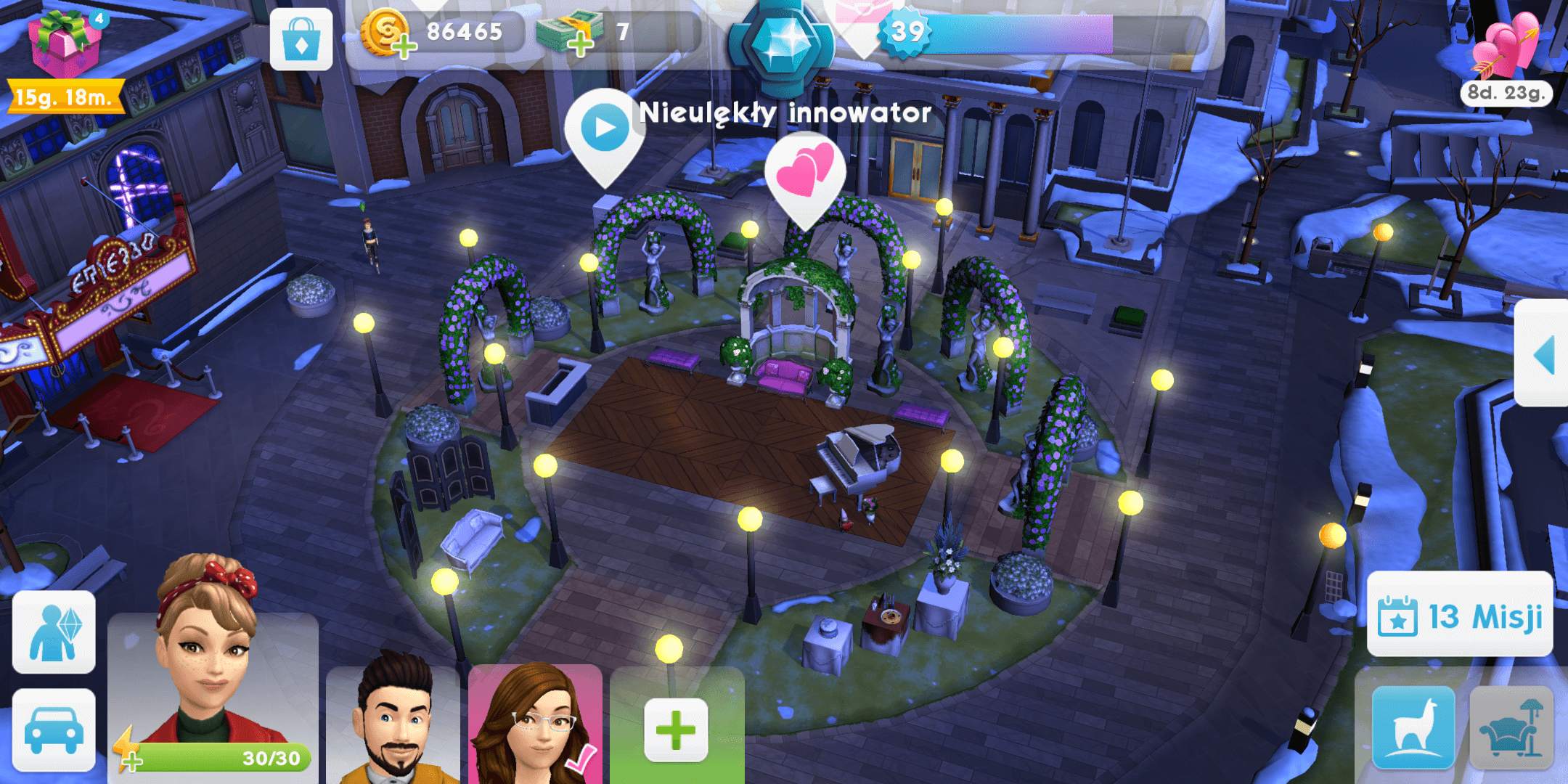Play the Nieulękły innowator event
The height and width of the screenshot is (784, 1568).
(604, 129)
